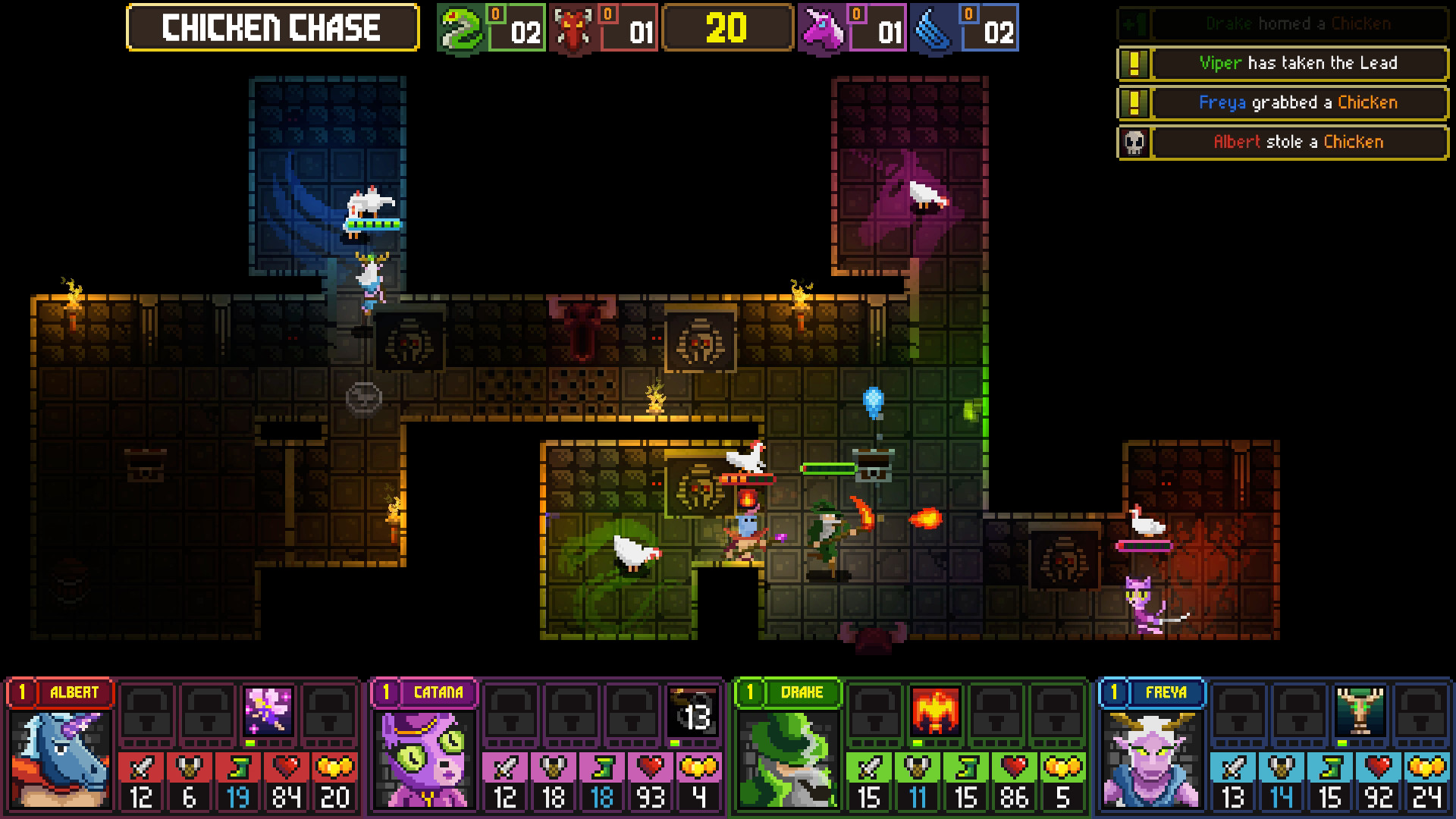Click the "Viper has taken the Lead" notification
Image resolution: width=1456 pixels, height=819 pixels.
1298,64
